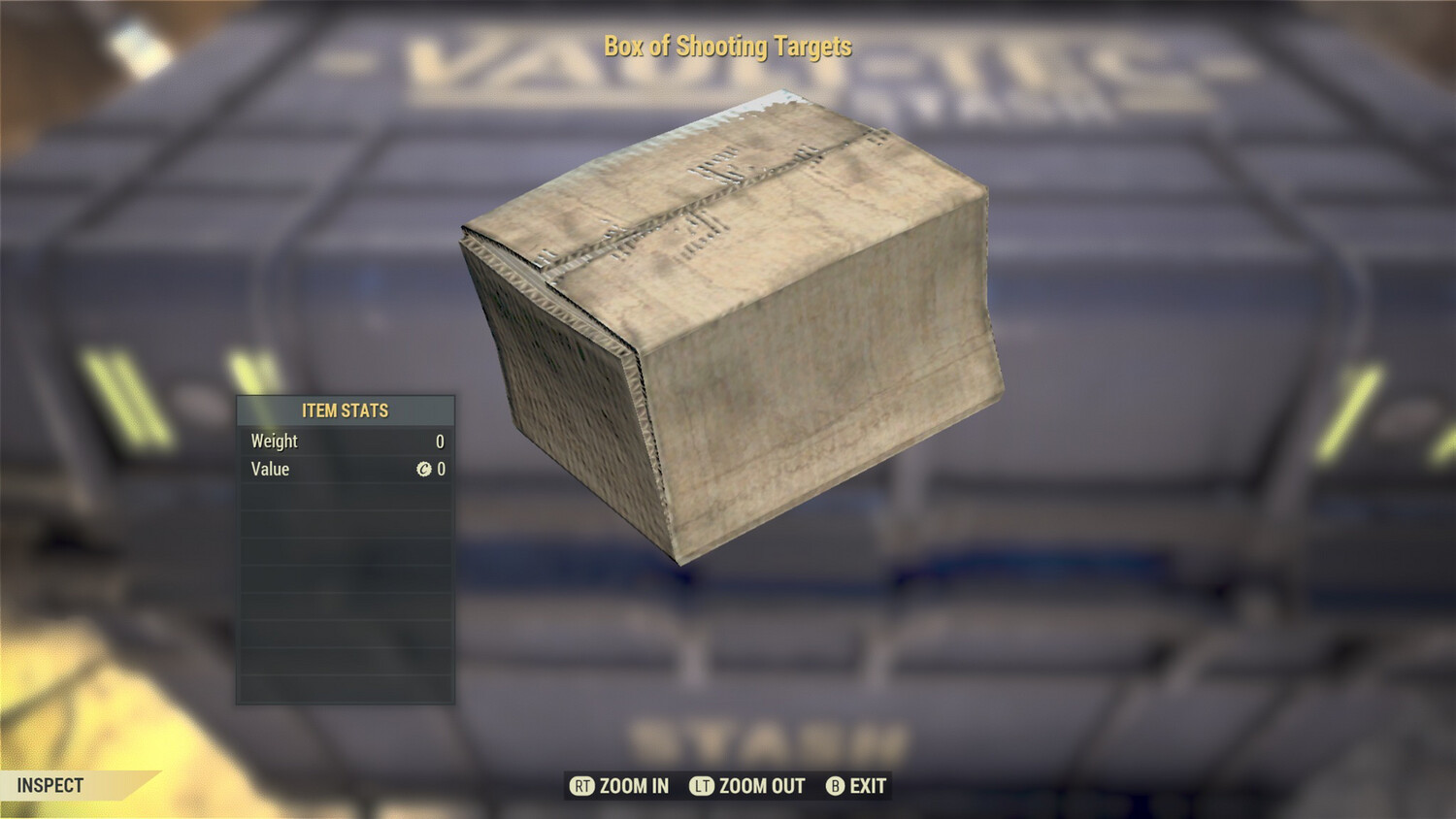Select ZOOM OUT in the bottom bar
The height and width of the screenshot is (819, 1456).
747,786
